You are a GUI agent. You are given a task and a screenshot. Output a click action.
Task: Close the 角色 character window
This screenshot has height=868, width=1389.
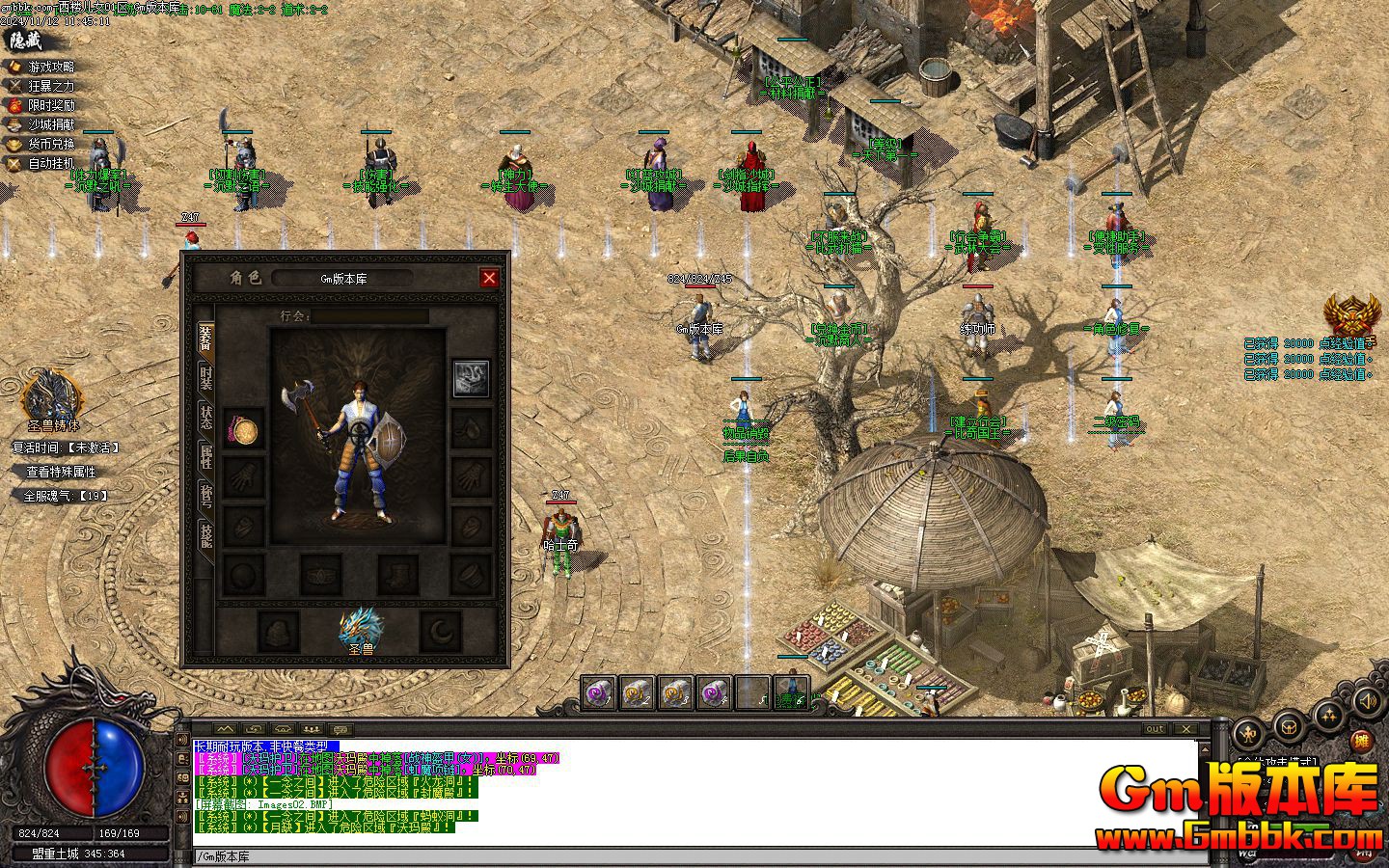tap(489, 278)
